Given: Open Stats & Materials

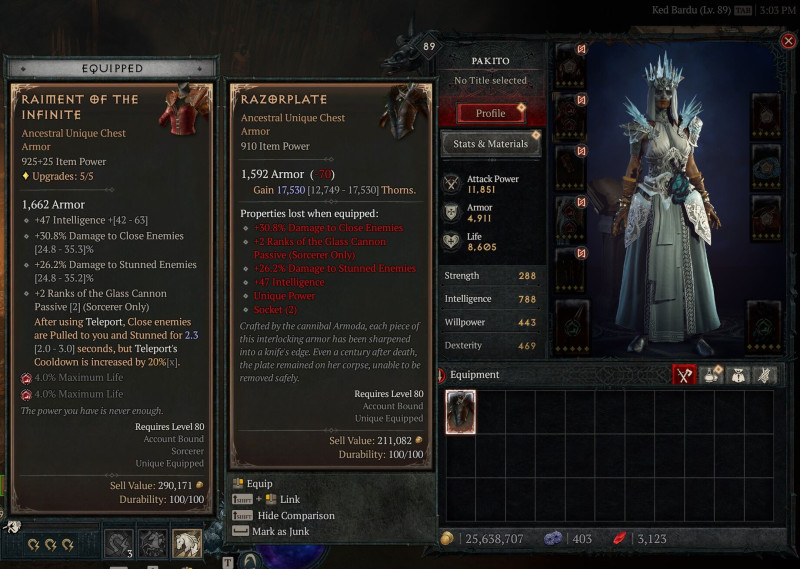Looking at the screenshot, I should tap(491, 144).
